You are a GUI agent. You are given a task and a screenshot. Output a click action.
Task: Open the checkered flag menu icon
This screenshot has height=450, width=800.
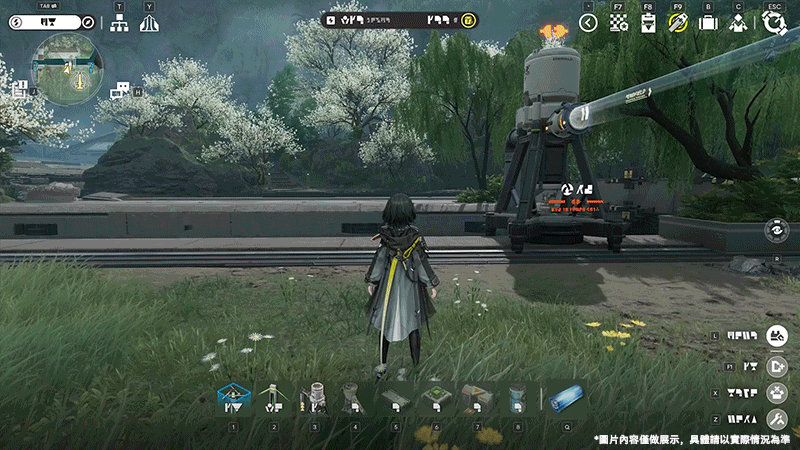point(619,22)
